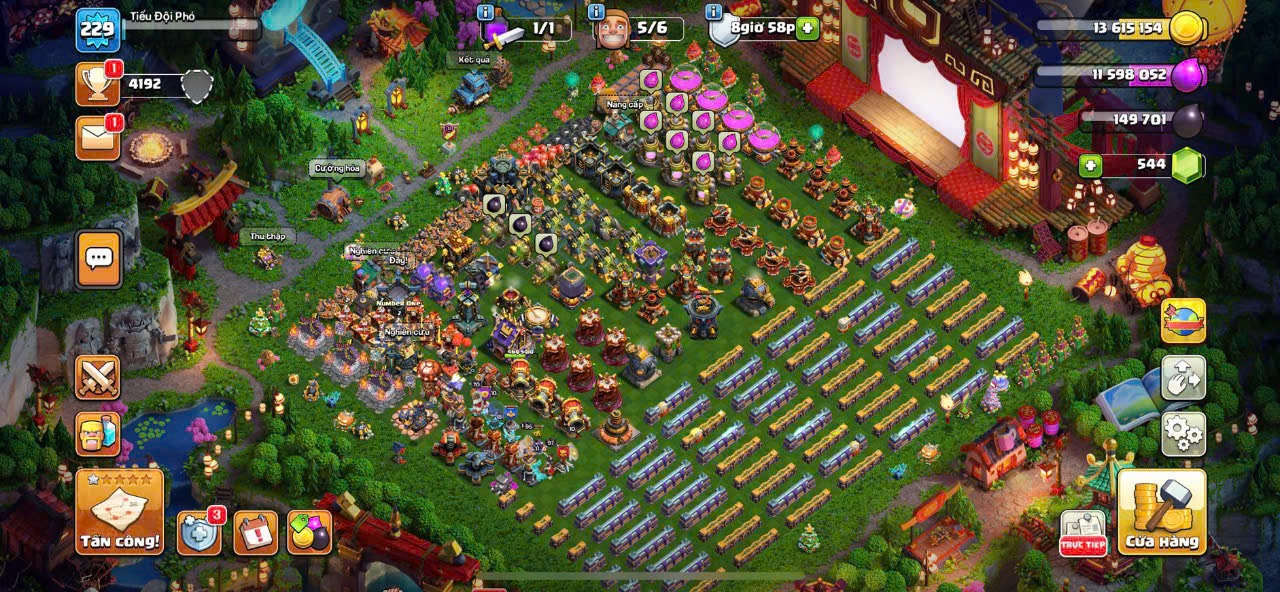Open the shield icon with 3 badge
Screen dimensions: 1280x592
(x=199, y=532)
